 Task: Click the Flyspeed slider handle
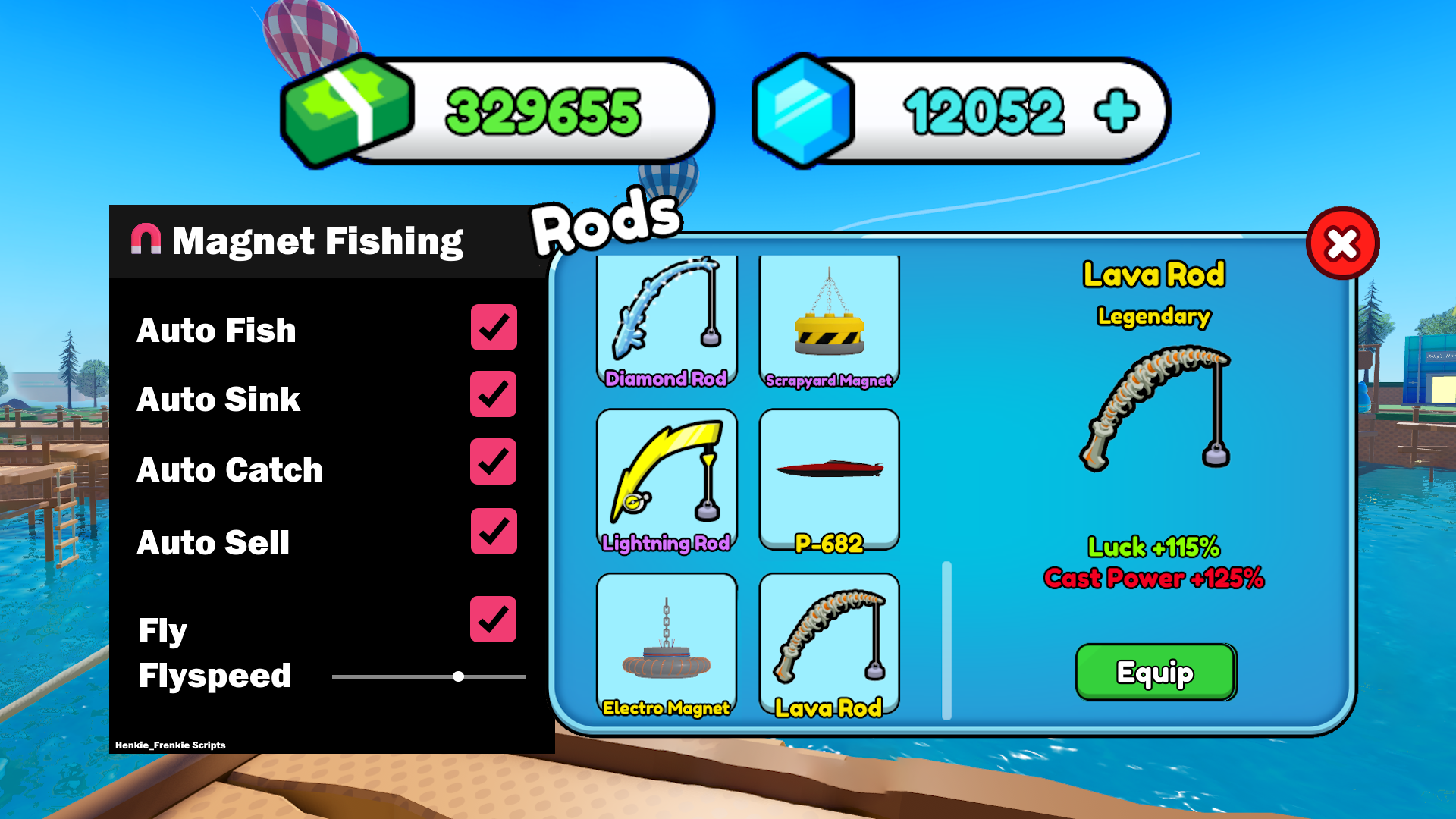(459, 676)
